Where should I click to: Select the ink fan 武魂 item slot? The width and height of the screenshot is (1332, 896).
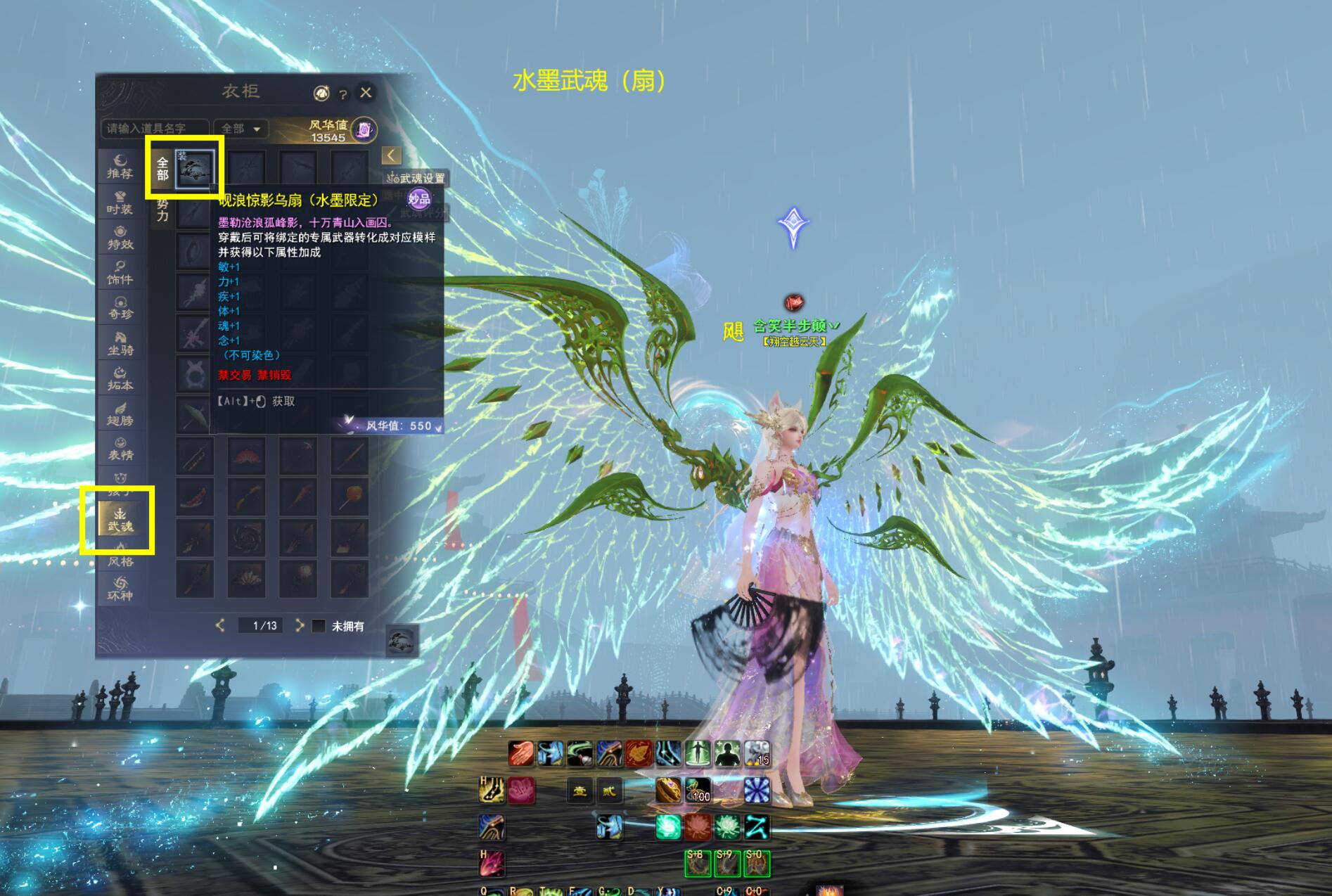tap(195, 169)
